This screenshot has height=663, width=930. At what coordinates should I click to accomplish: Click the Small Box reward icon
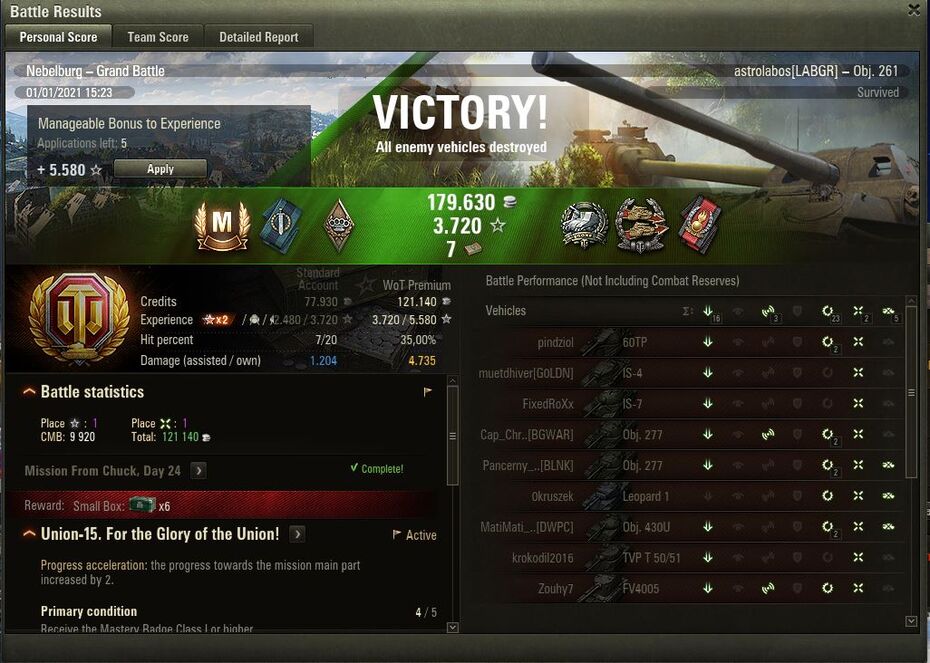point(143,505)
